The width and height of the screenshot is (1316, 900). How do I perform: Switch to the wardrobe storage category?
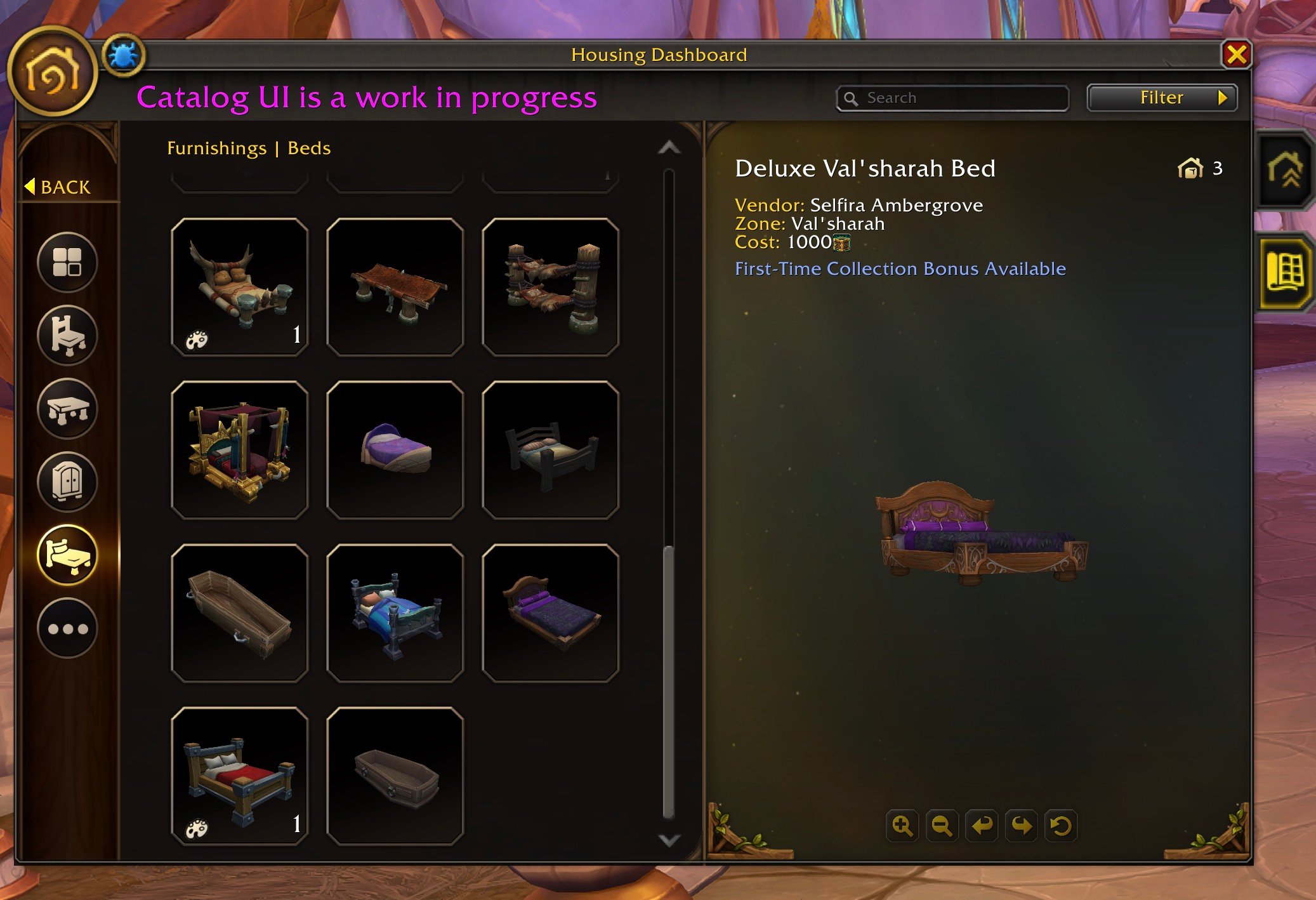pos(67,482)
